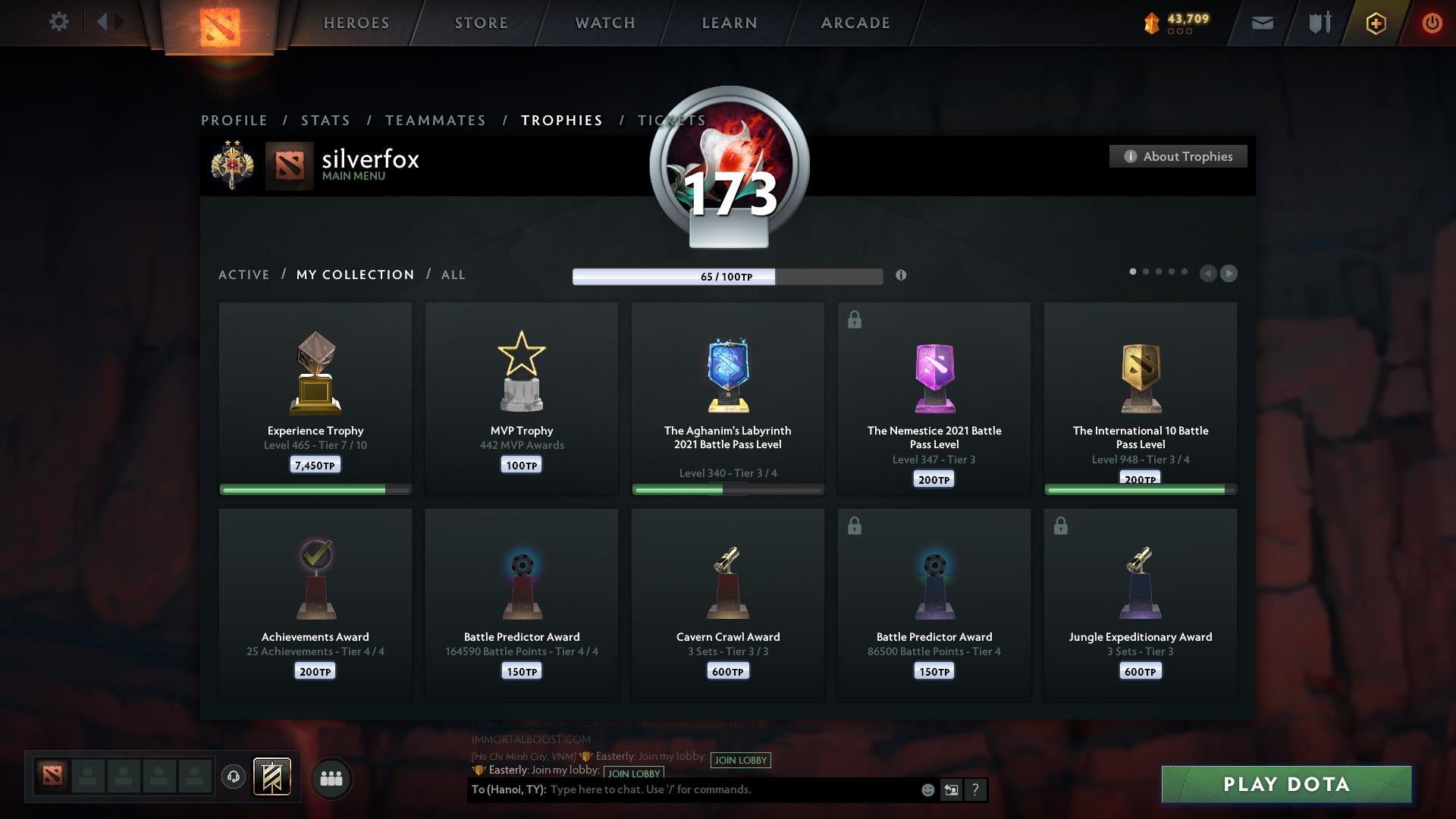Click the 65/100TP progress bar
The width and height of the screenshot is (1456, 819).
pos(726,277)
